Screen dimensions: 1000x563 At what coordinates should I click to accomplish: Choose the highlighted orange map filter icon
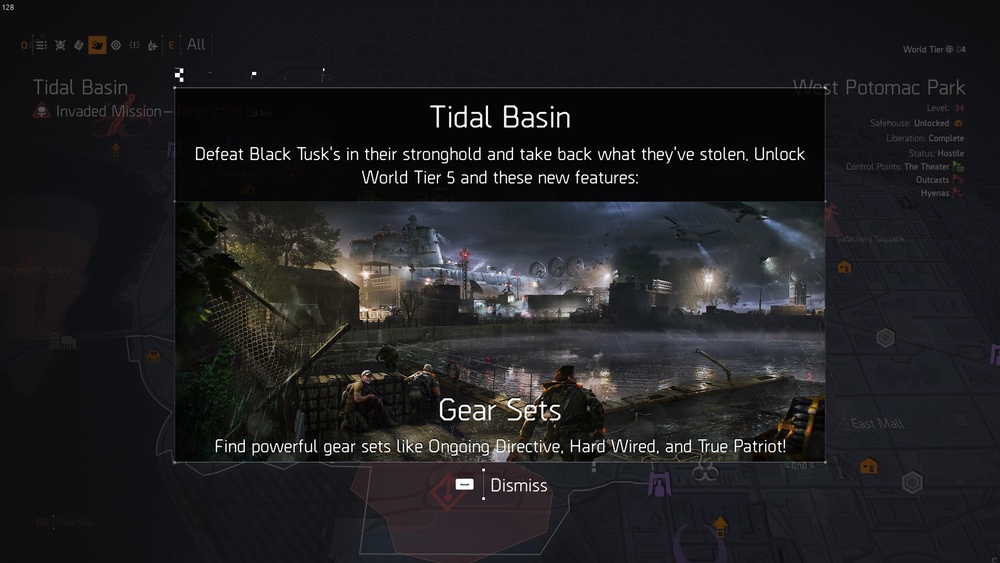coord(97,45)
